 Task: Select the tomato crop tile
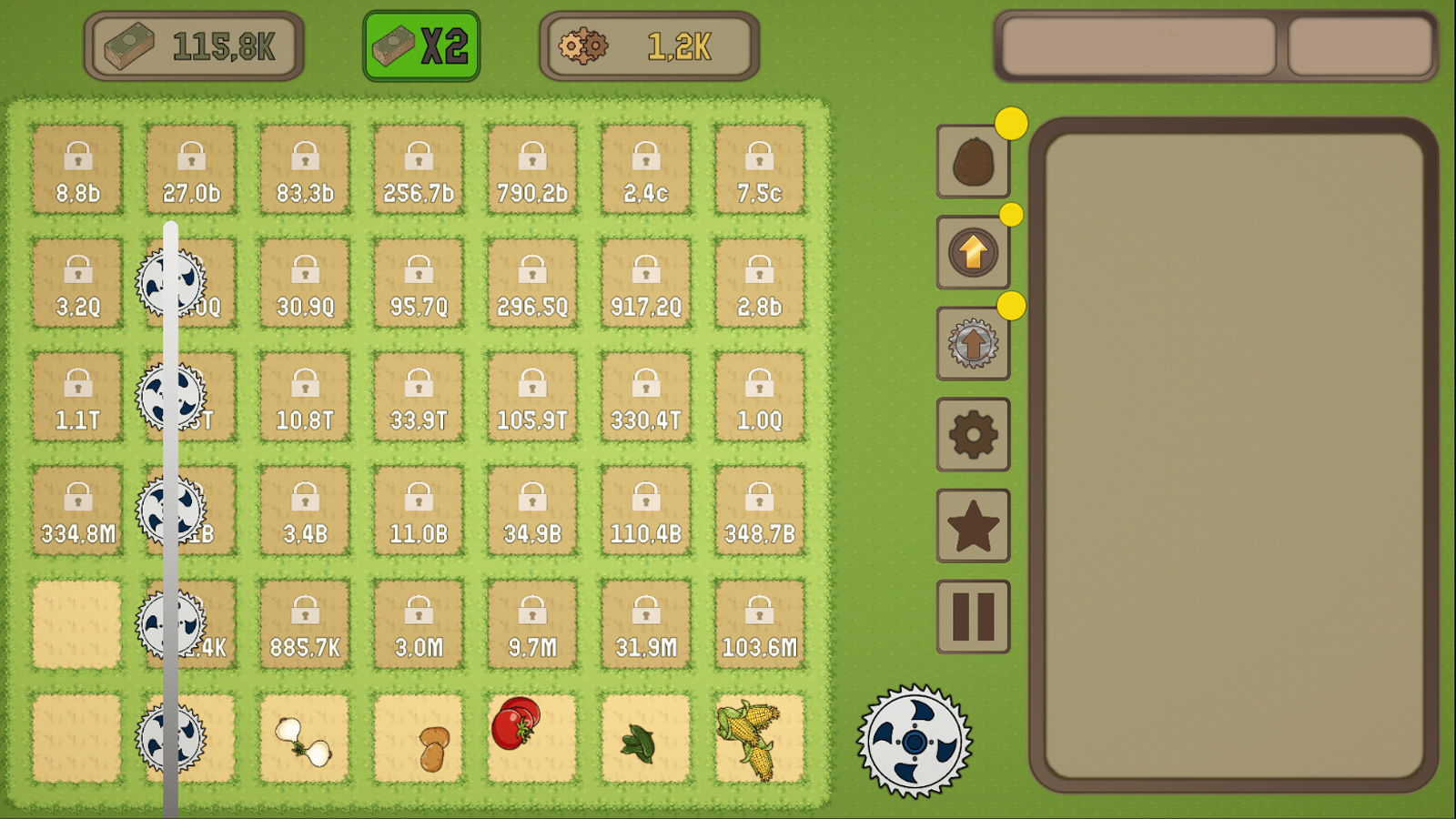point(531,739)
